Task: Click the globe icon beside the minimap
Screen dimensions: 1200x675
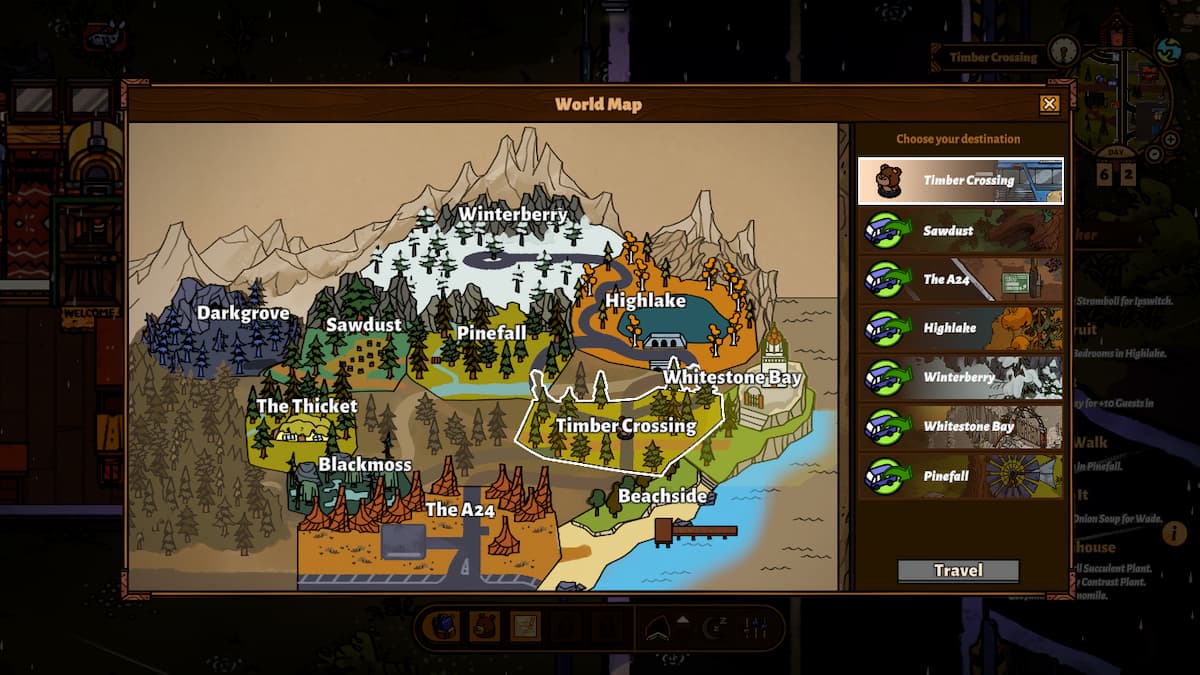Action: pyautogui.click(x=1168, y=49)
